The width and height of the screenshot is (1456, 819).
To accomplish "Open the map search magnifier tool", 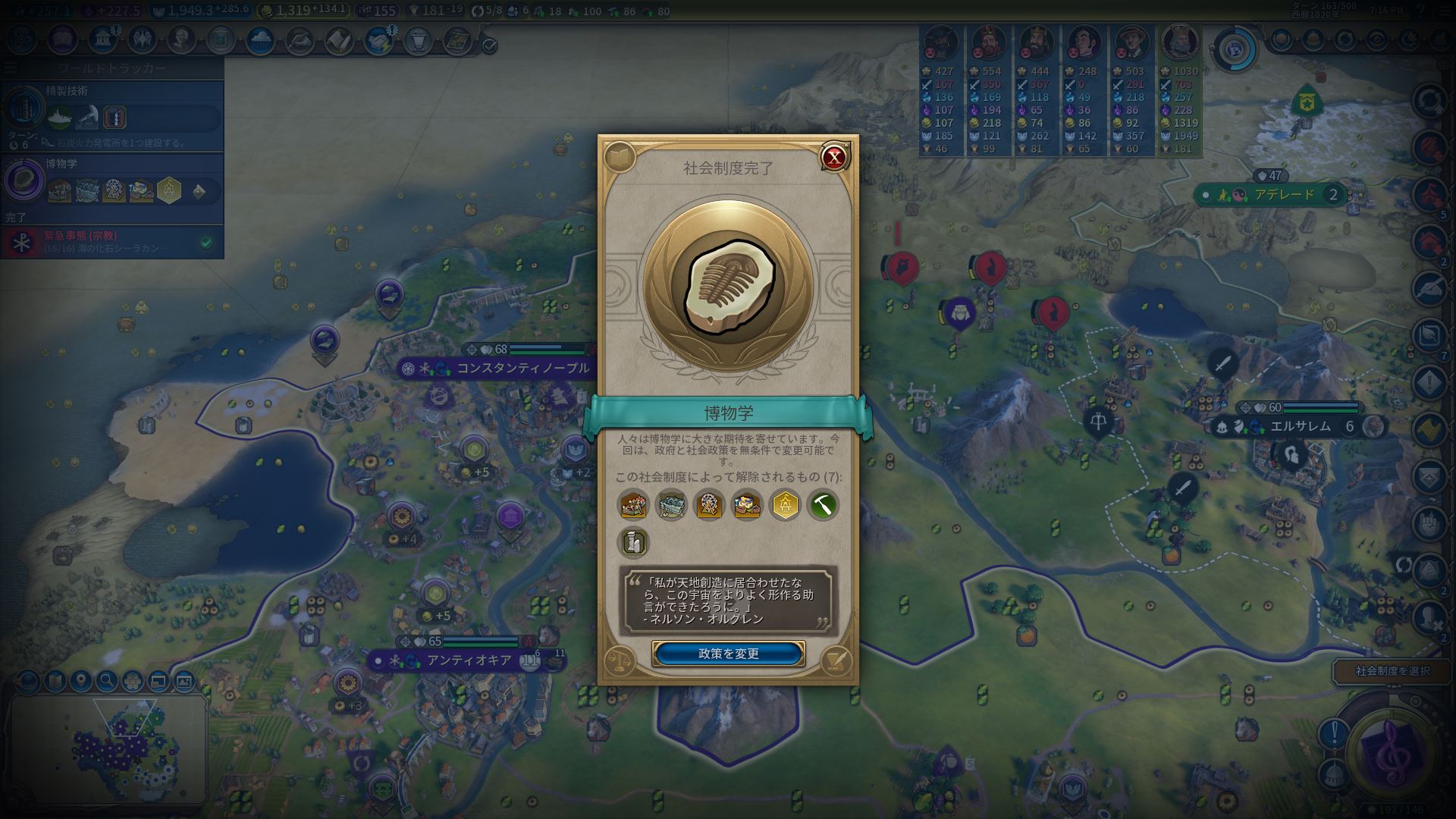I will point(106,680).
